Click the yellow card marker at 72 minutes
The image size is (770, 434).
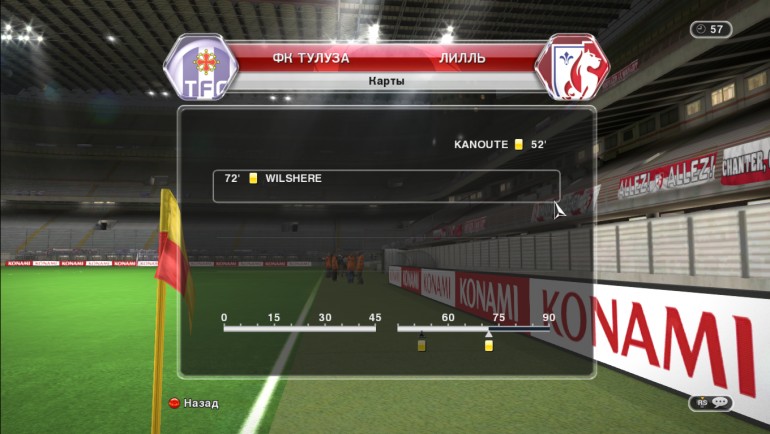[x=489, y=345]
